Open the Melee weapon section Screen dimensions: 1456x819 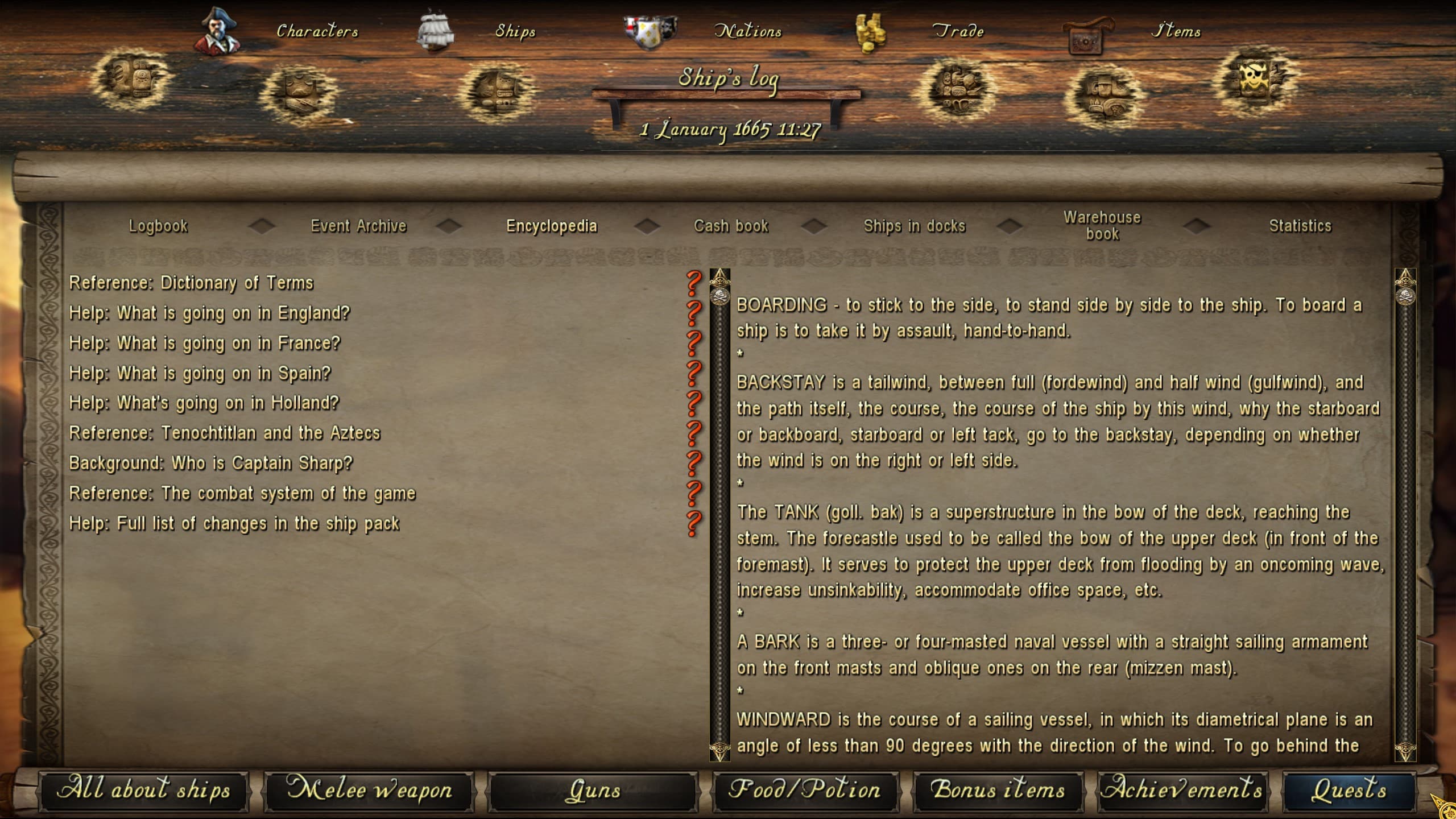click(x=369, y=790)
